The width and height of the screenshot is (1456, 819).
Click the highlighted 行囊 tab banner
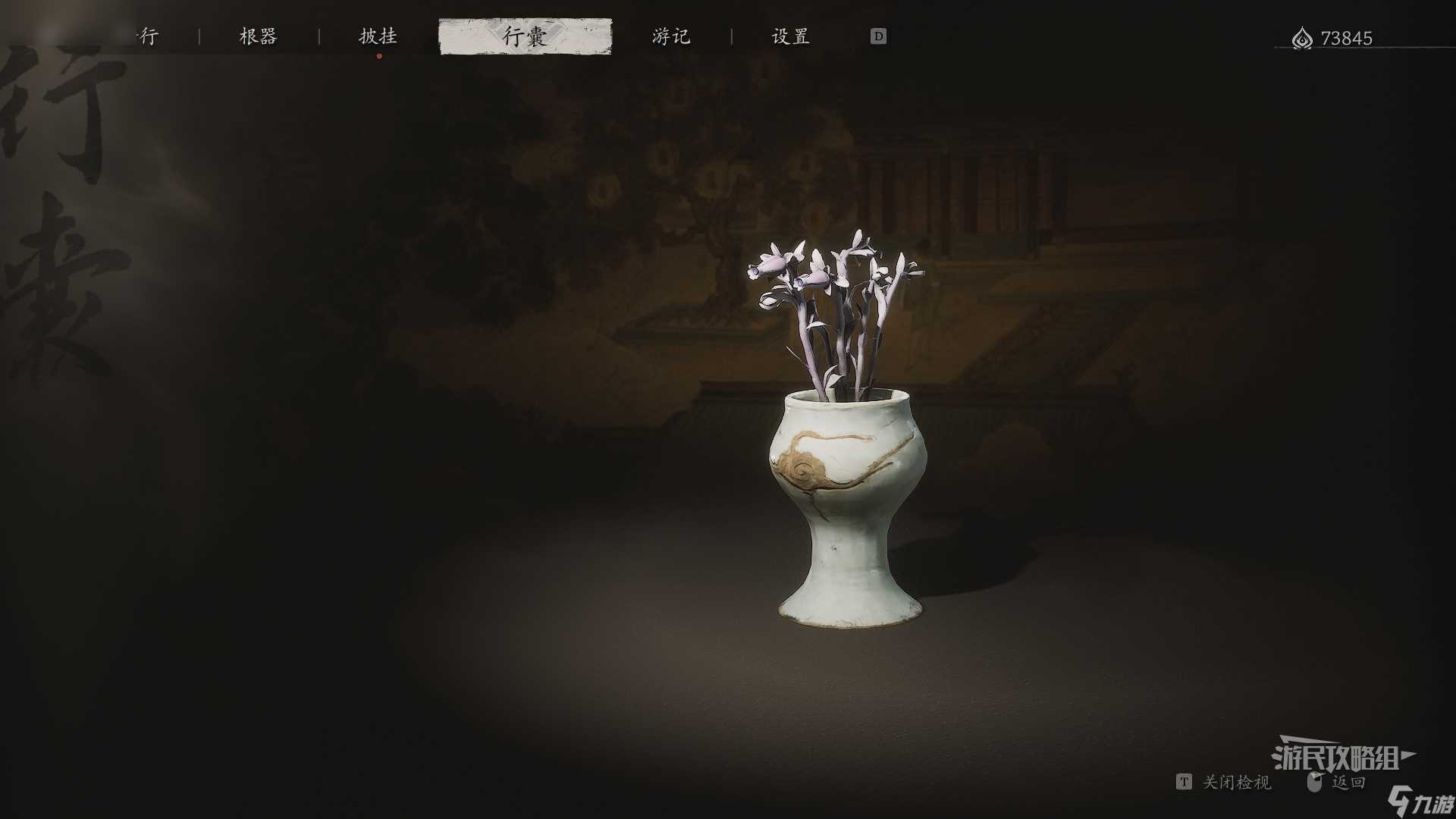[526, 36]
